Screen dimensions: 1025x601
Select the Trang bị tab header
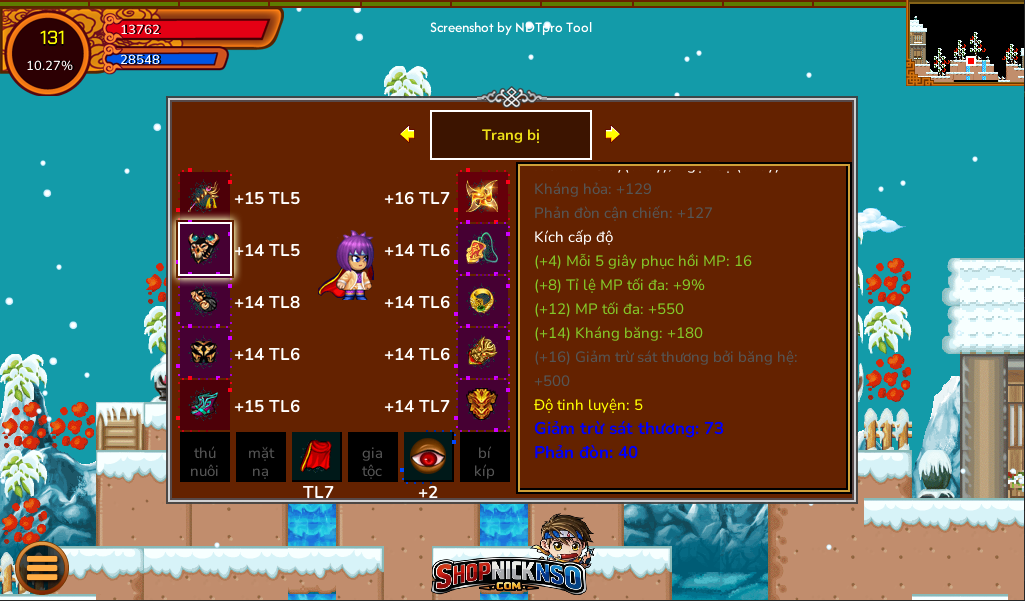point(511,135)
